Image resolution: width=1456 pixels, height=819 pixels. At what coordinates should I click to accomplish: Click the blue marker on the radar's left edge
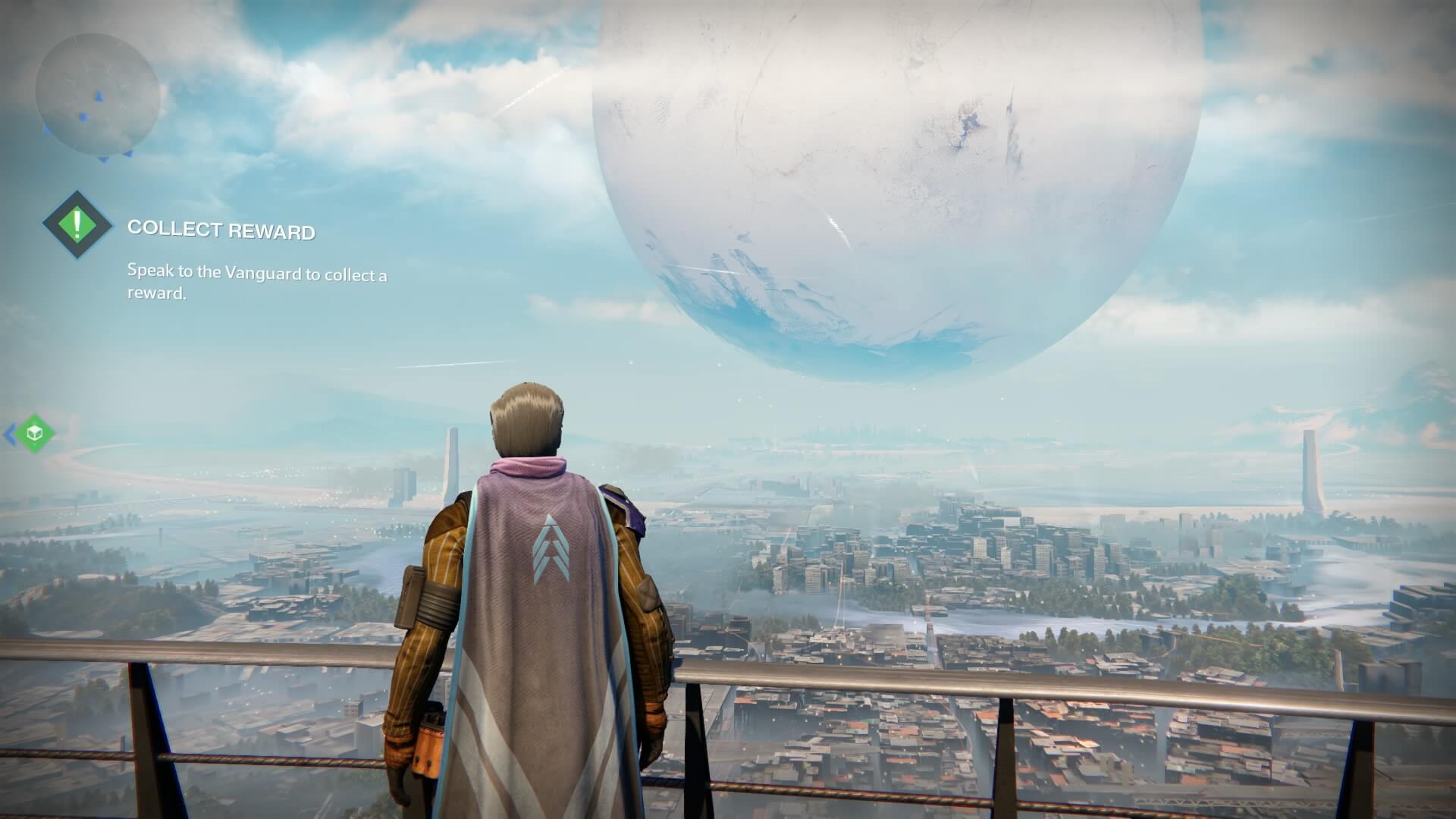pyautogui.click(x=45, y=129)
